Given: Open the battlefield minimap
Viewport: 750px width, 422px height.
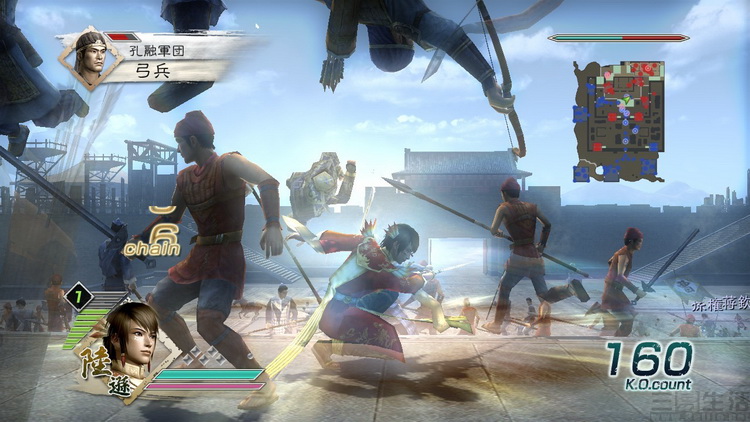Looking at the screenshot, I should pos(621,121).
